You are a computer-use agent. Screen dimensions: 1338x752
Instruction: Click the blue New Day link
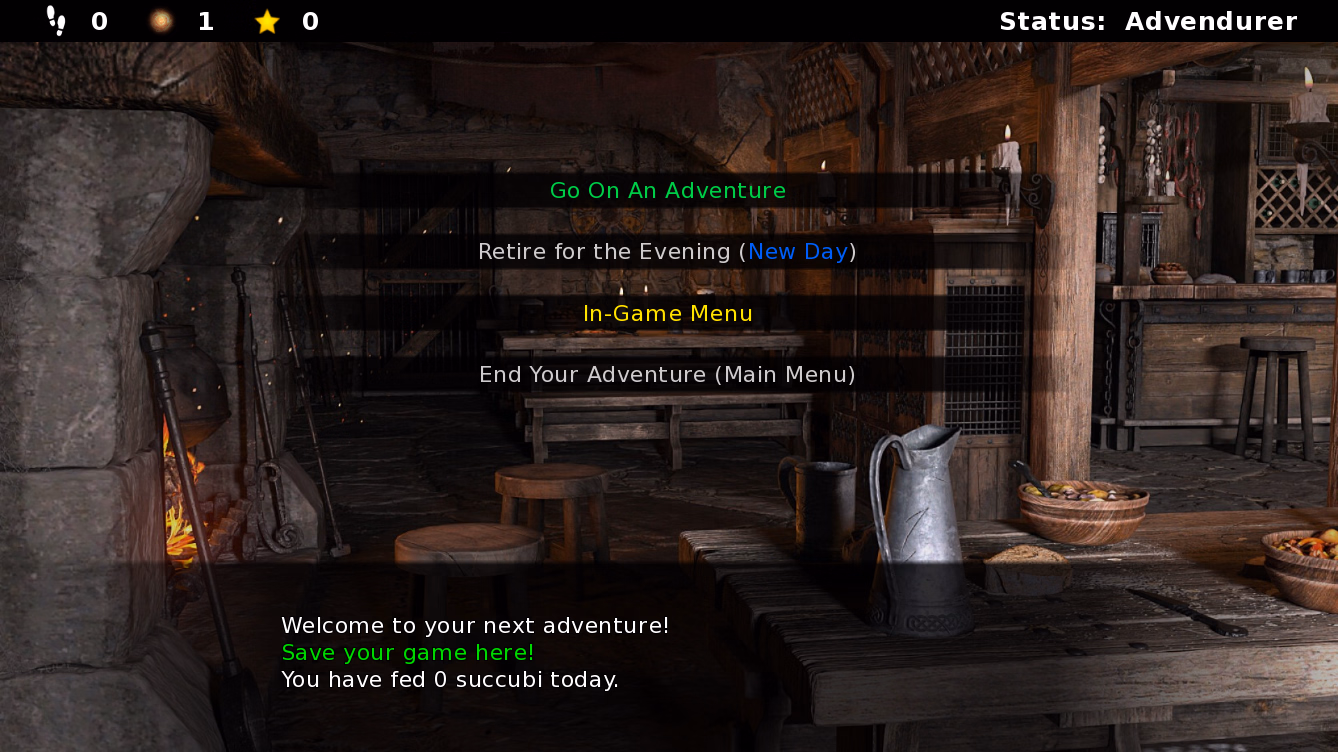coord(797,251)
